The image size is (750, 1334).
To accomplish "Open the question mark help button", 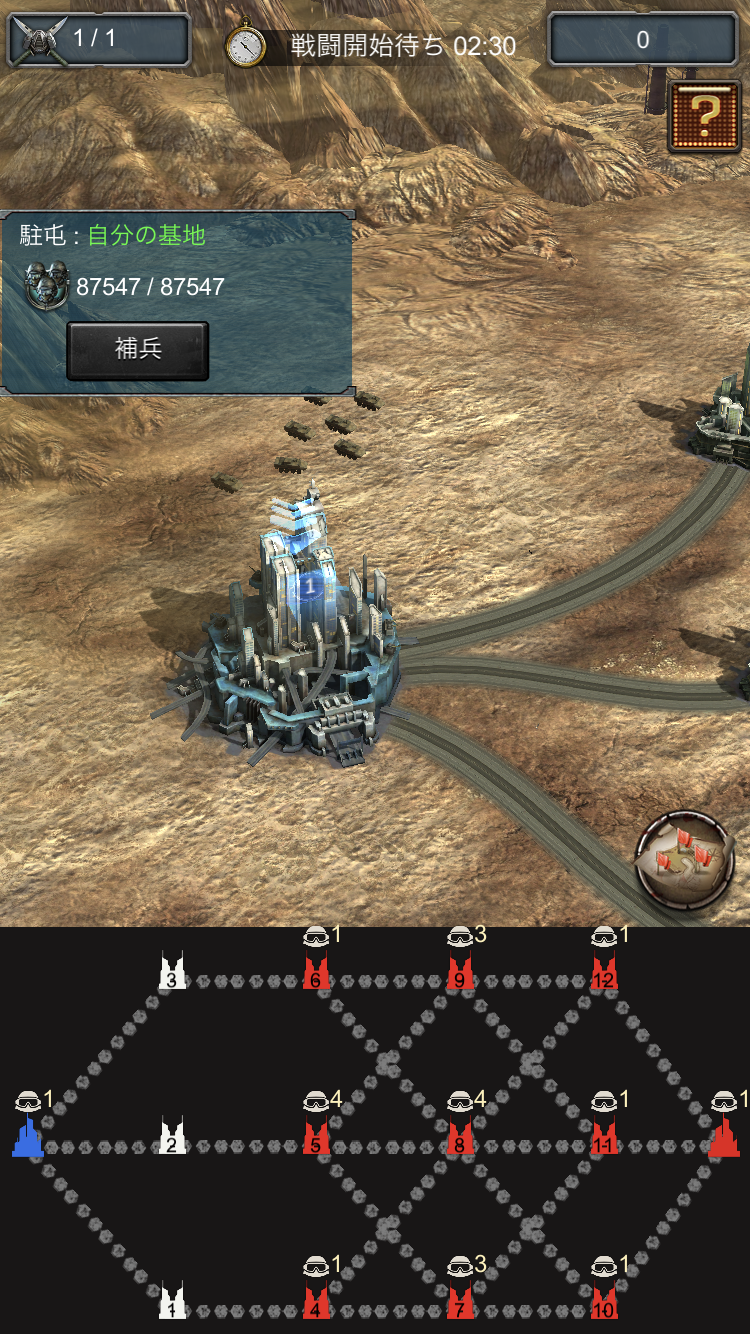I will [x=704, y=116].
